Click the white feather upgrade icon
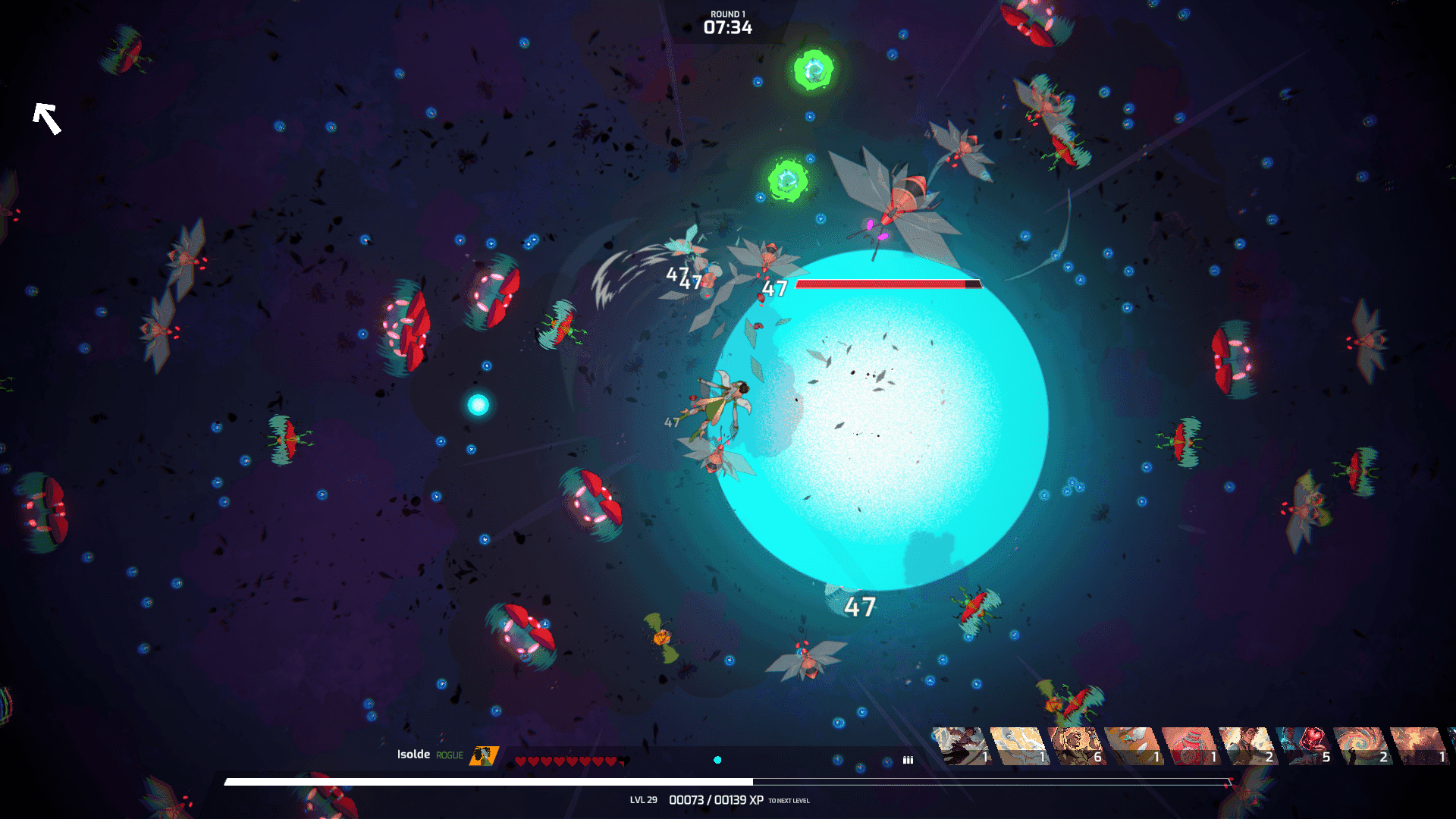This screenshot has width=1456, height=819. pyautogui.click(x=1133, y=746)
